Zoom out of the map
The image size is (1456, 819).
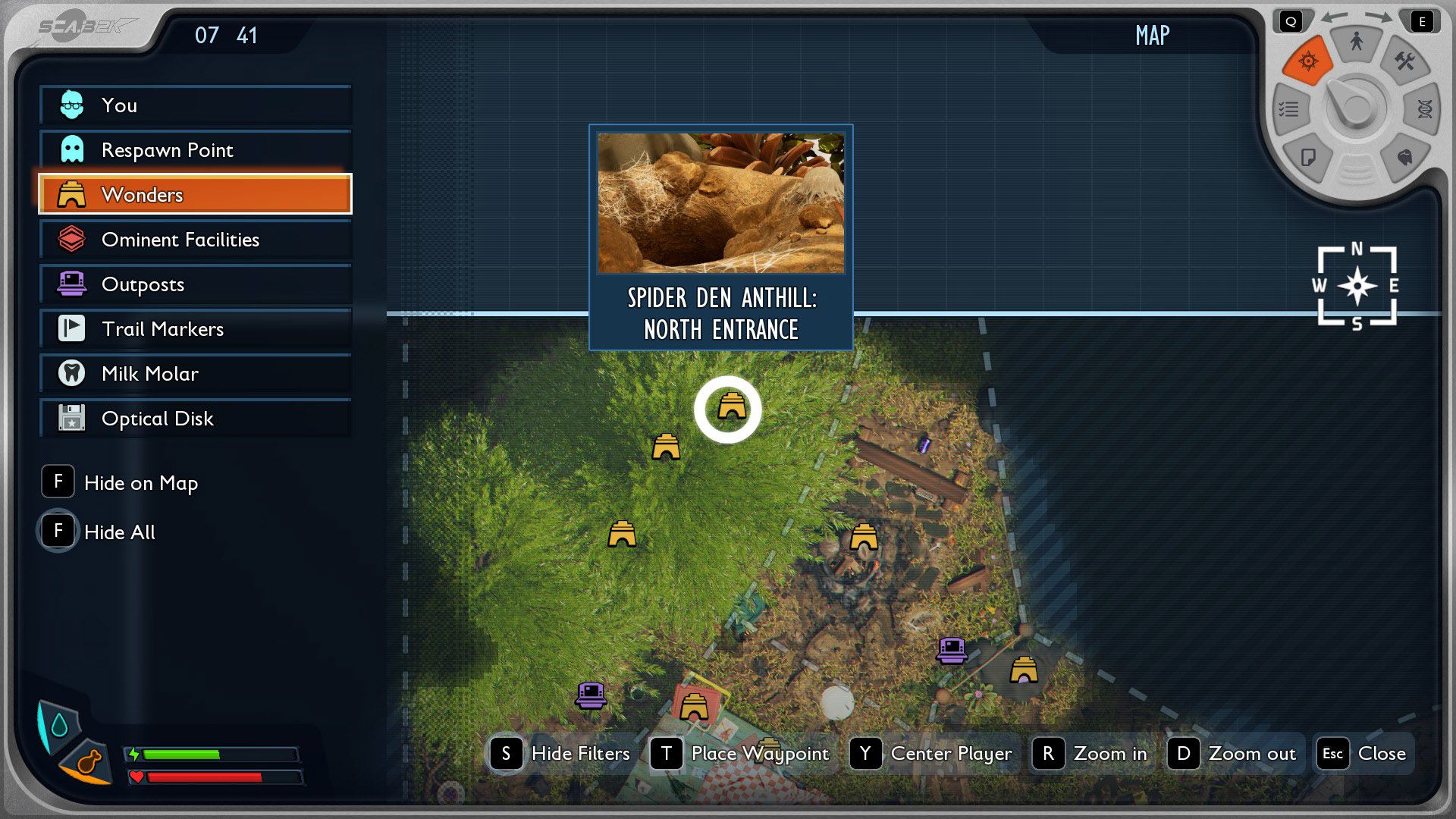click(x=1233, y=754)
